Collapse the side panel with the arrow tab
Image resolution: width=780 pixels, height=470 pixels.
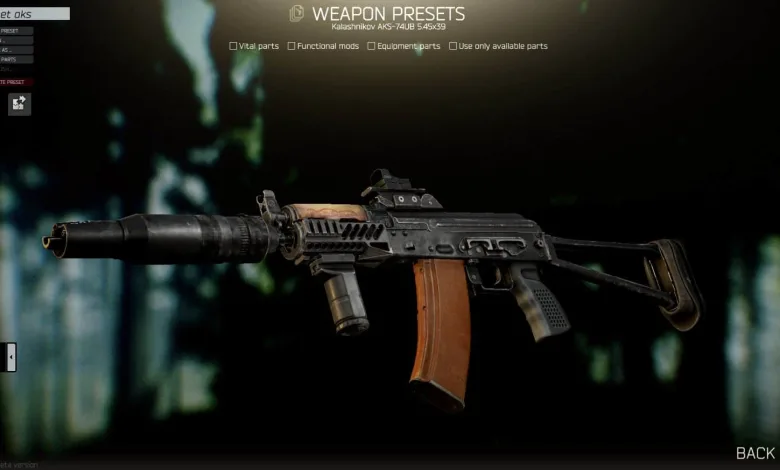(11, 356)
